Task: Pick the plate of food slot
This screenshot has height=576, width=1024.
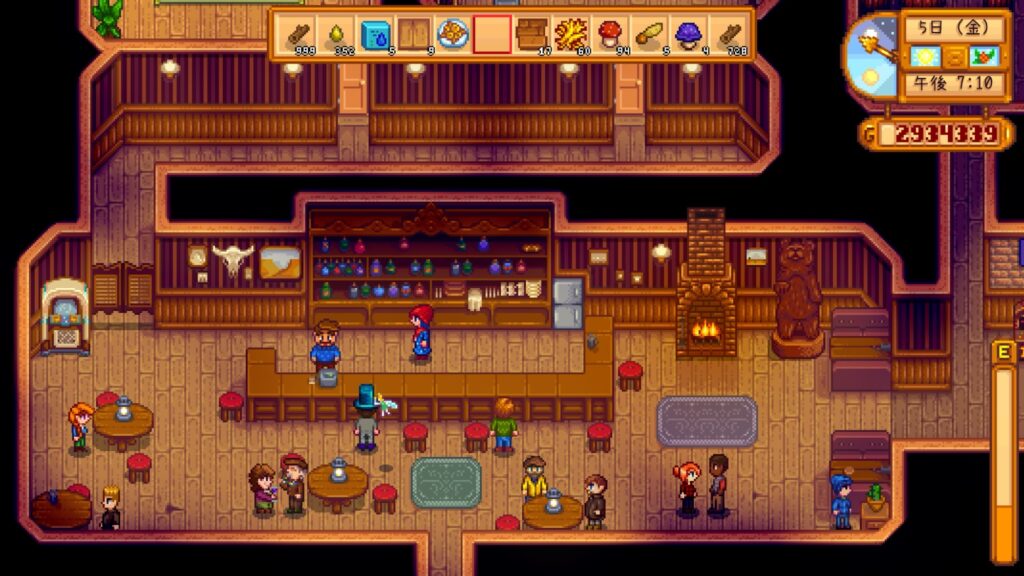Action: (x=453, y=35)
